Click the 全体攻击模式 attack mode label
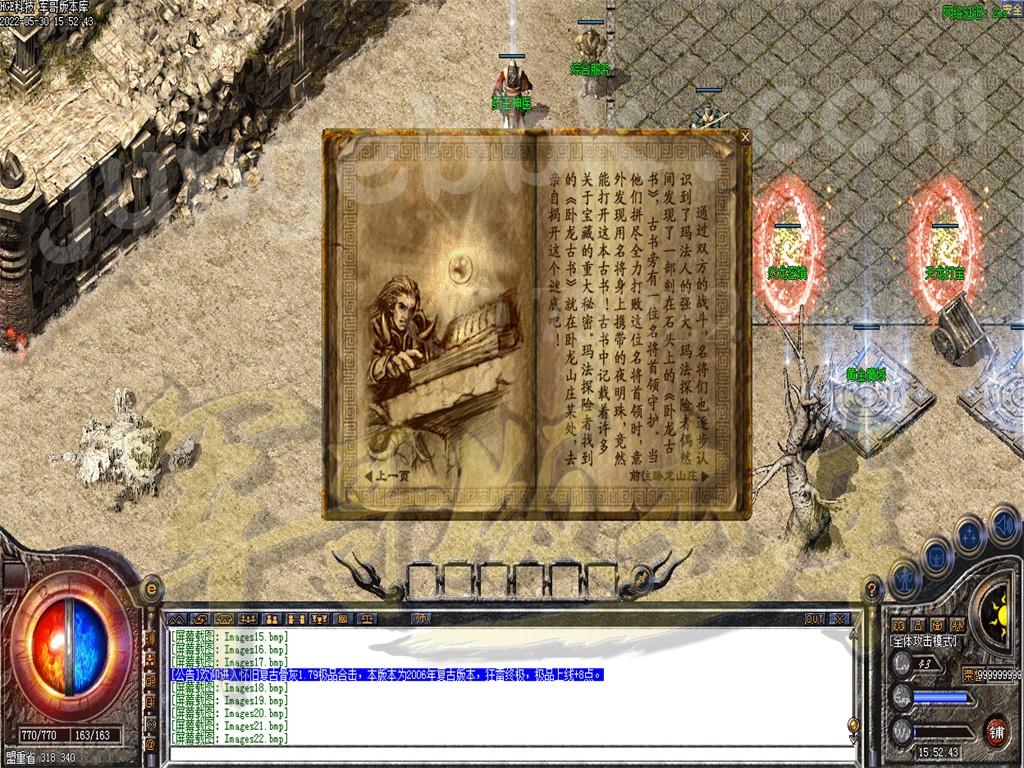The height and width of the screenshot is (768, 1024). pos(925,640)
